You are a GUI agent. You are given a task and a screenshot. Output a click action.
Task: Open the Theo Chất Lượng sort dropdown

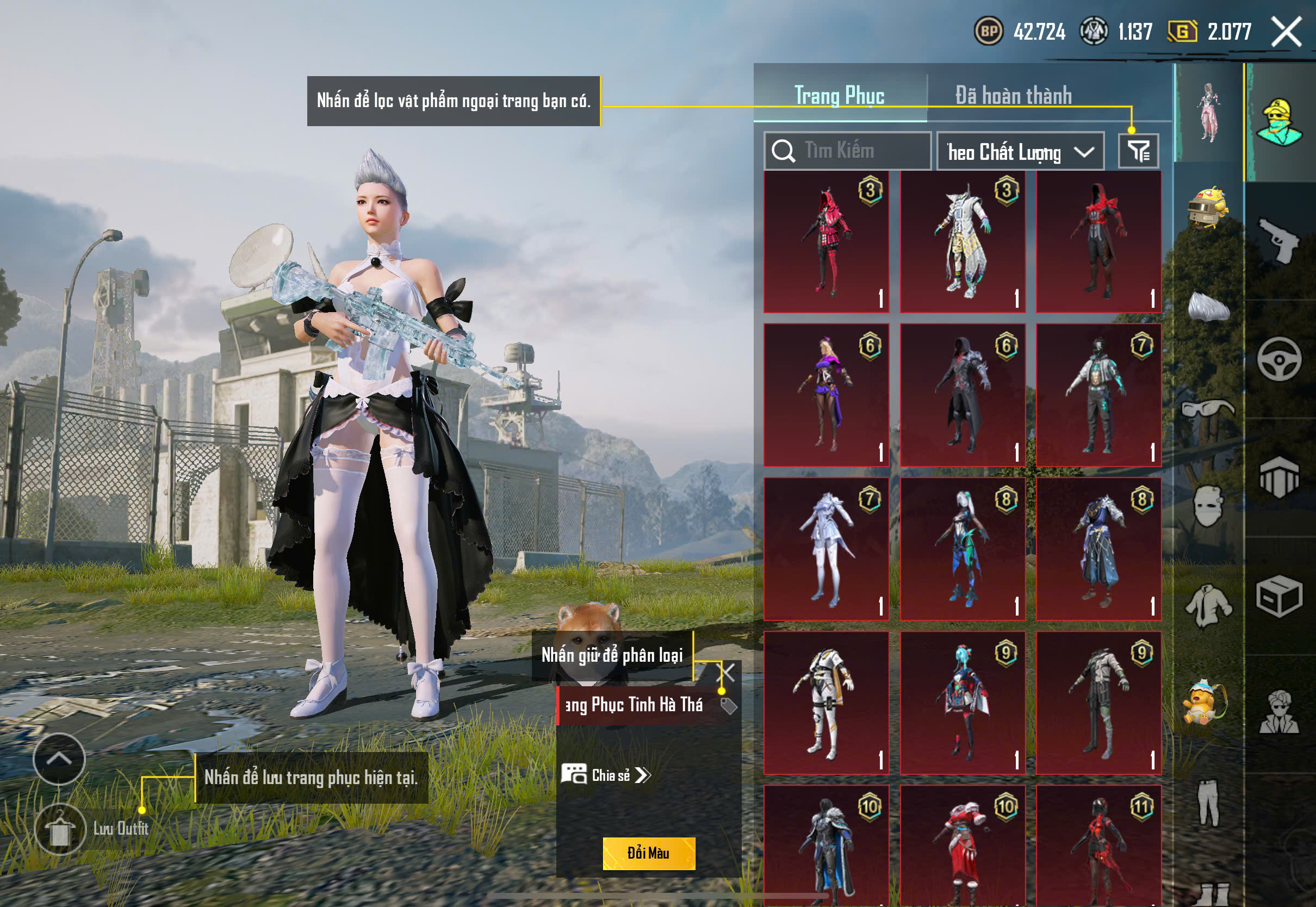click(x=1020, y=152)
